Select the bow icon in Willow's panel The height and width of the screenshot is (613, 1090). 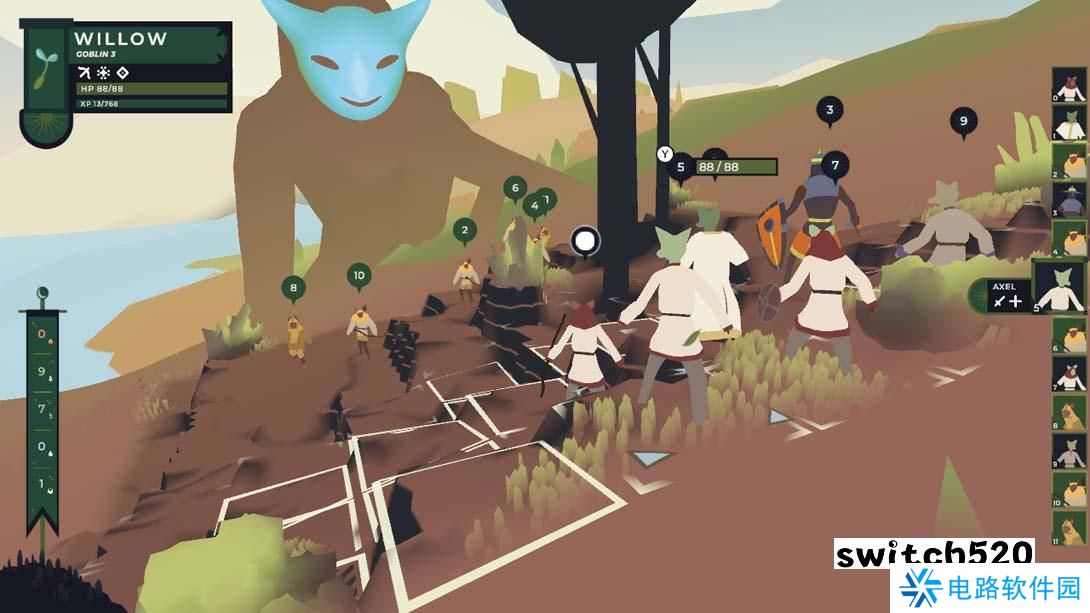pyautogui.click(x=84, y=72)
